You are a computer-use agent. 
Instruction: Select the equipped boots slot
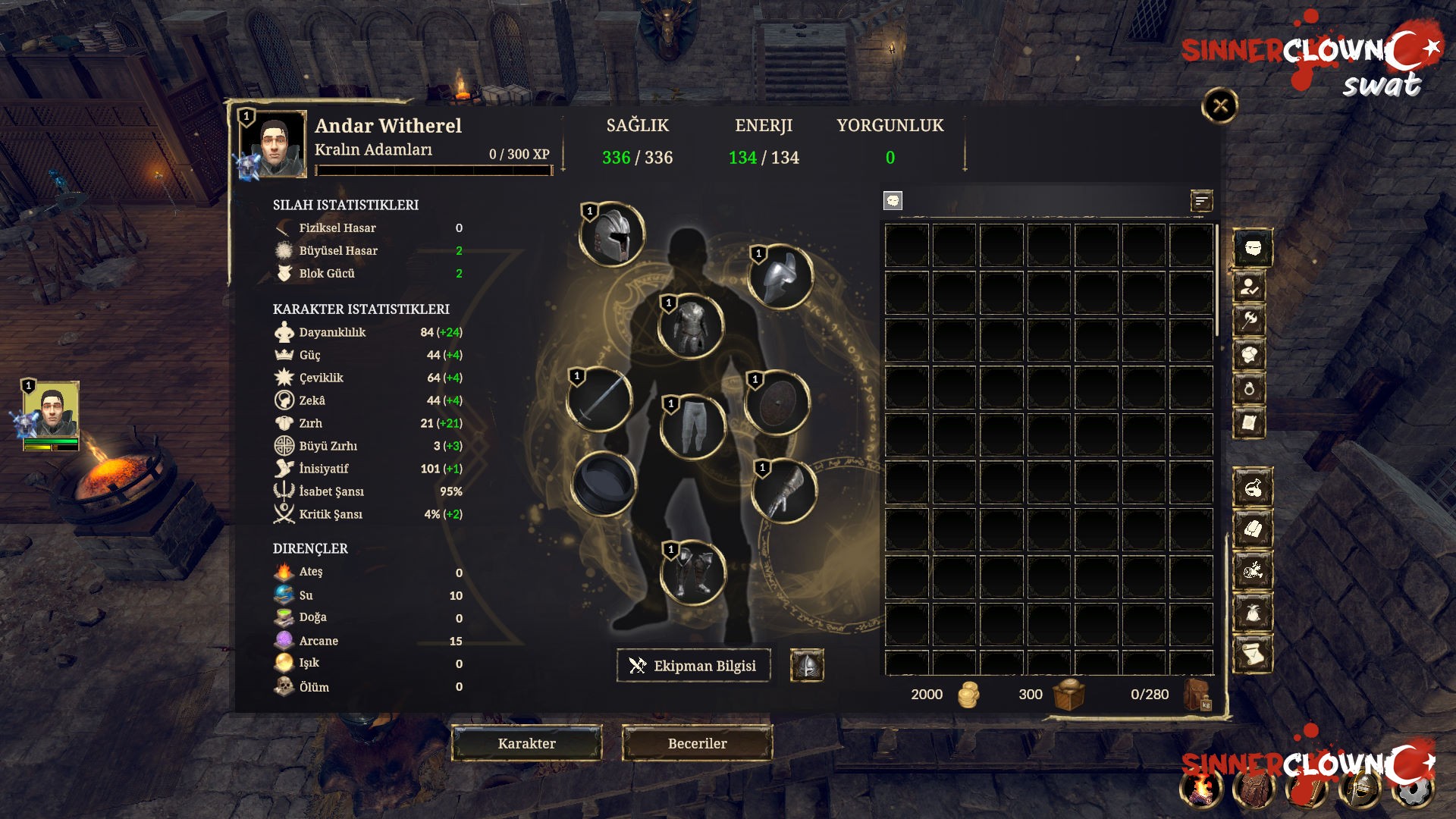tap(693, 573)
